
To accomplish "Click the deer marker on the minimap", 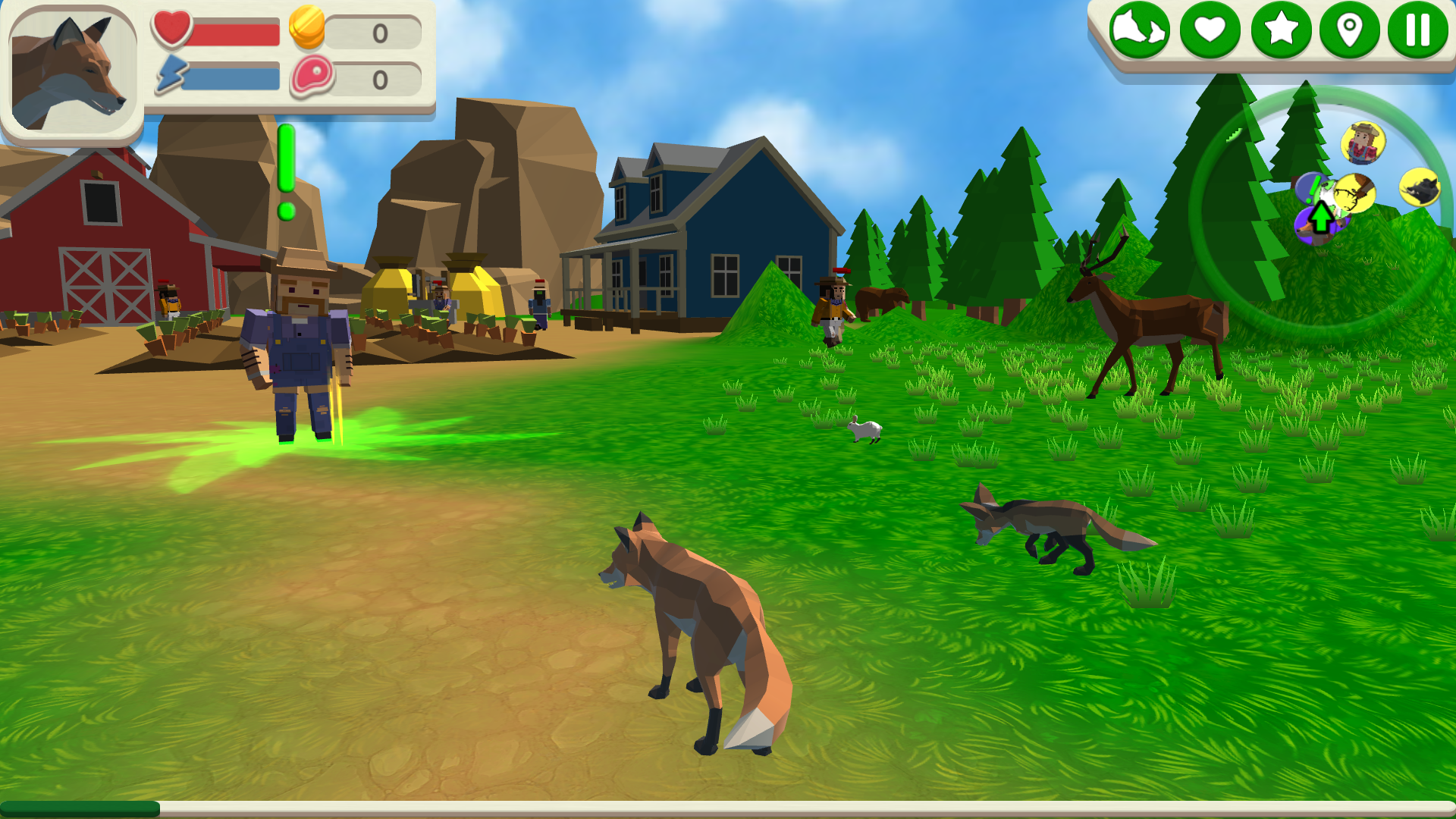I will (1355, 192).
